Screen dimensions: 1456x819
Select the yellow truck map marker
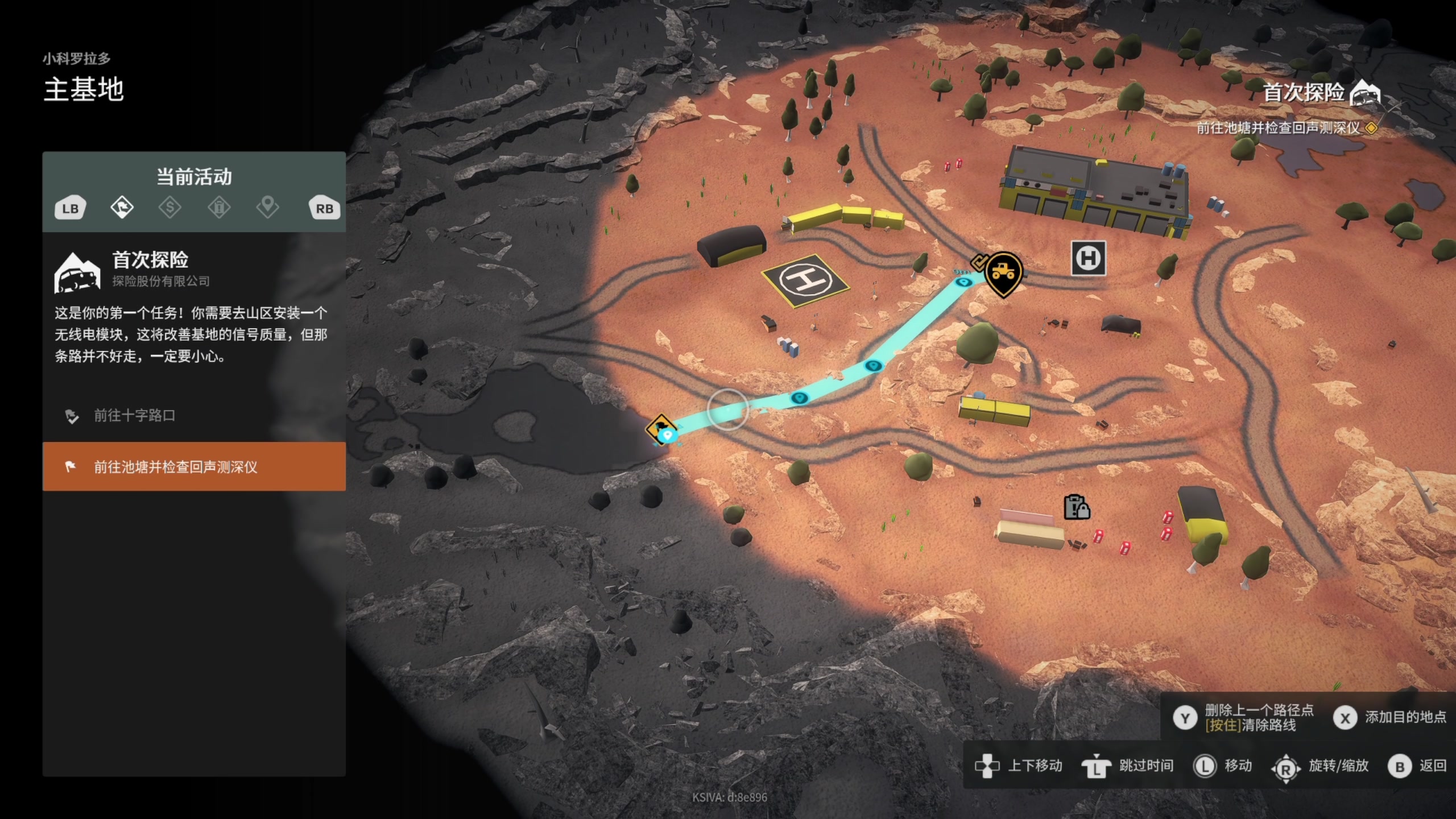click(x=1003, y=272)
